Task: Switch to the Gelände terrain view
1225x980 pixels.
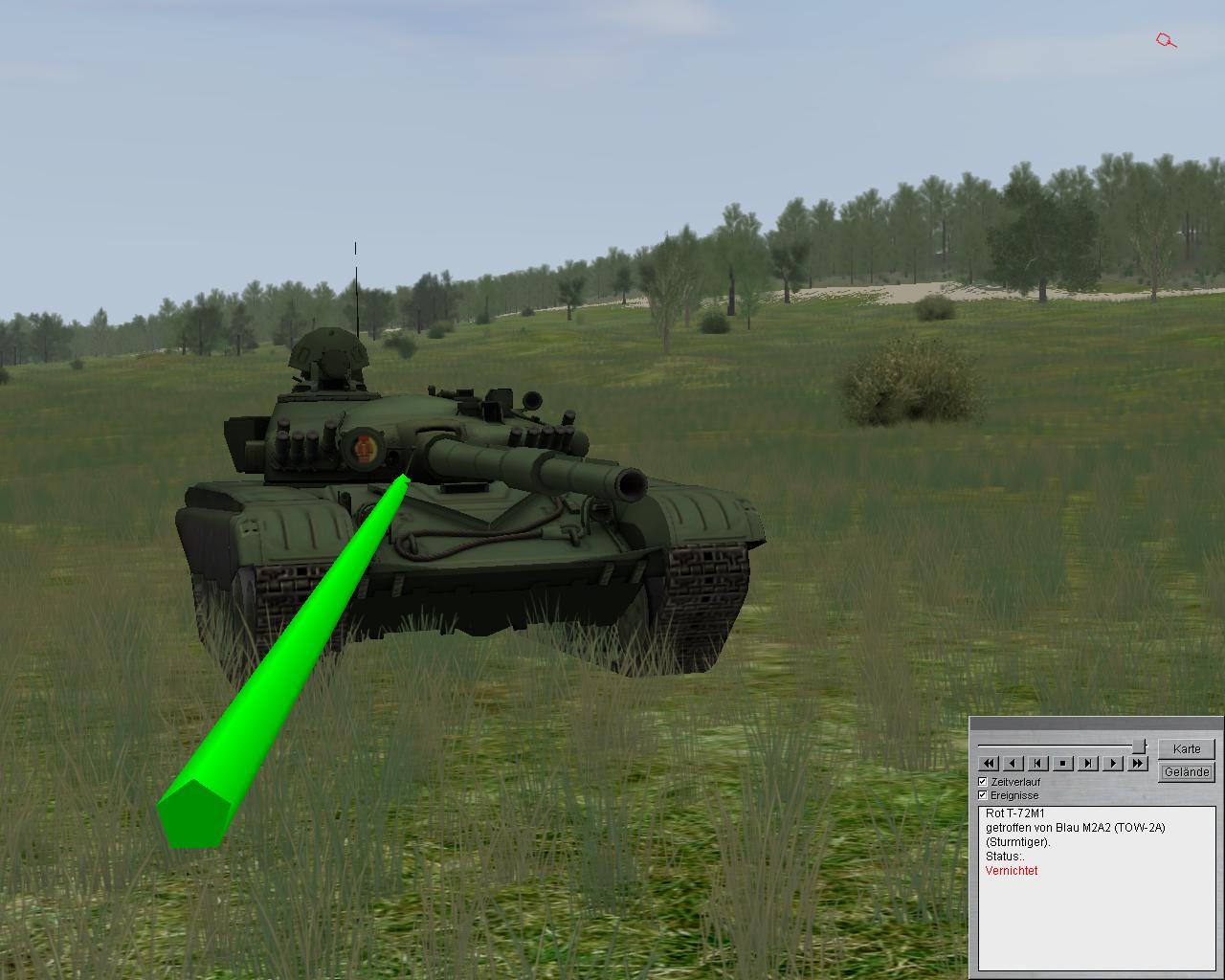Action: pyautogui.click(x=1186, y=771)
